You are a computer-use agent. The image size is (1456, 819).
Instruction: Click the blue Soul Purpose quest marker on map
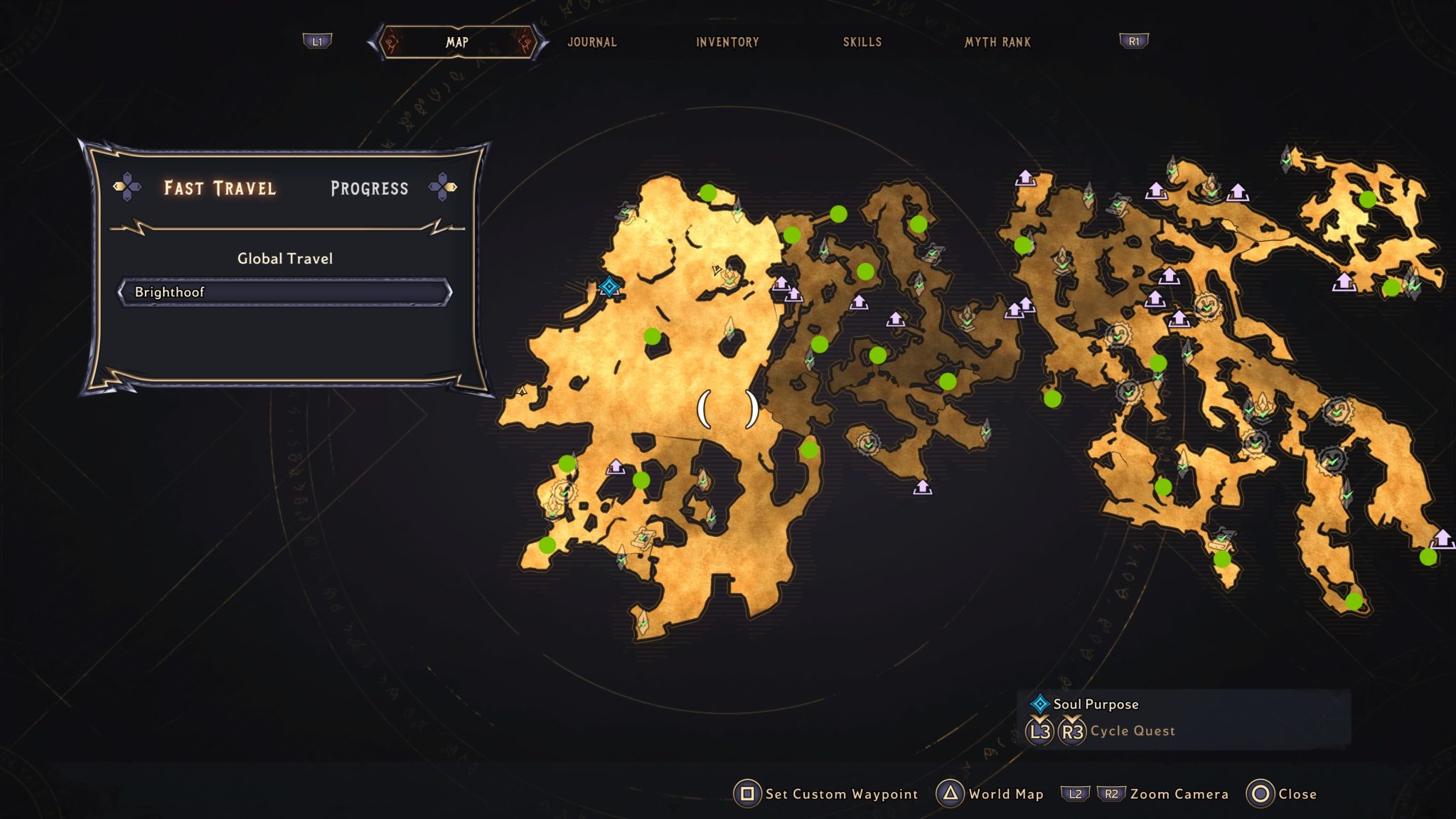pyautogui.click(x=609, y=287)
